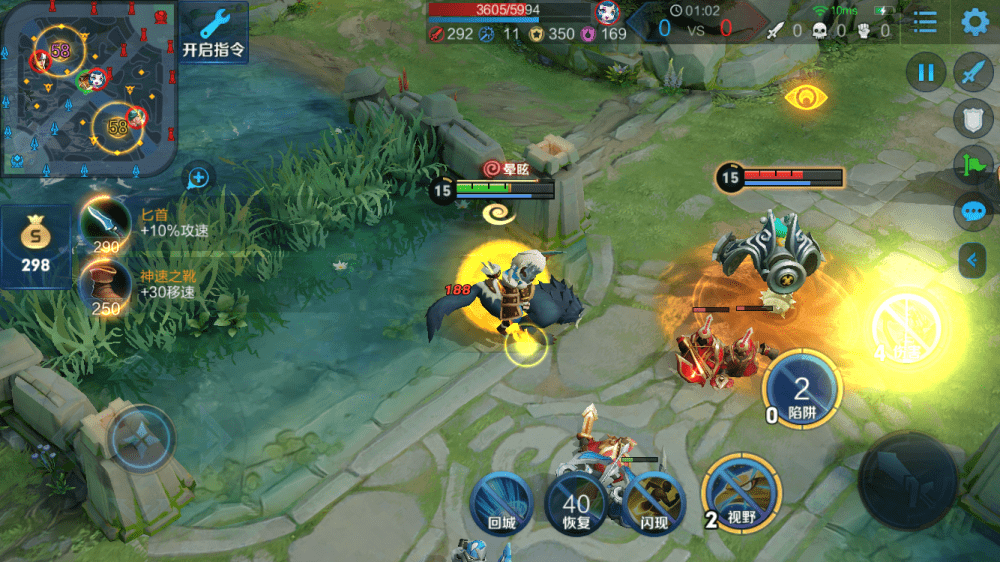Tap the white shield signal button

[973, 118]
